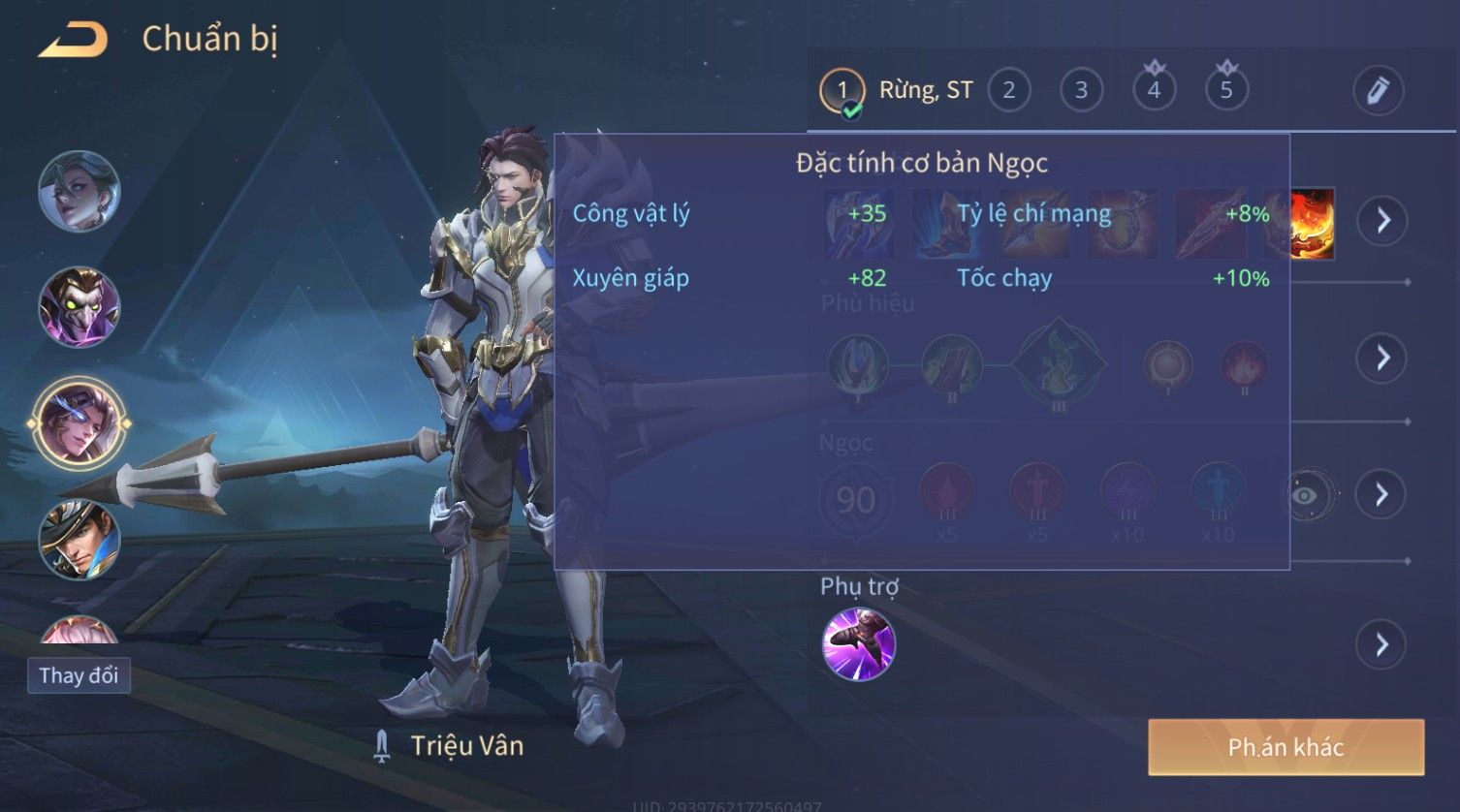
Task: Open the Ngọc details arrow
Action: pyautogui.click(x=1381, y=495)
